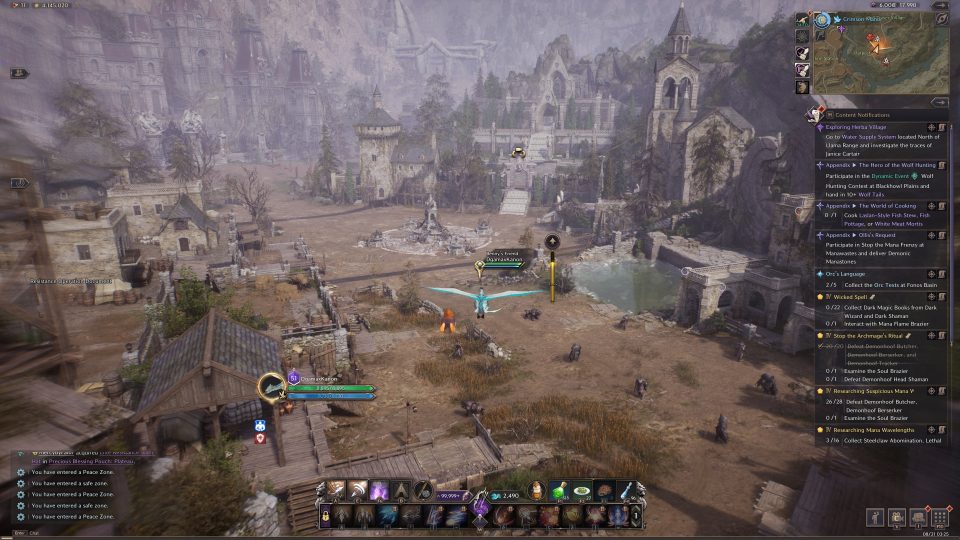Open the character silhouette menu button
The image size is (960, 540).
click(874, 517)
